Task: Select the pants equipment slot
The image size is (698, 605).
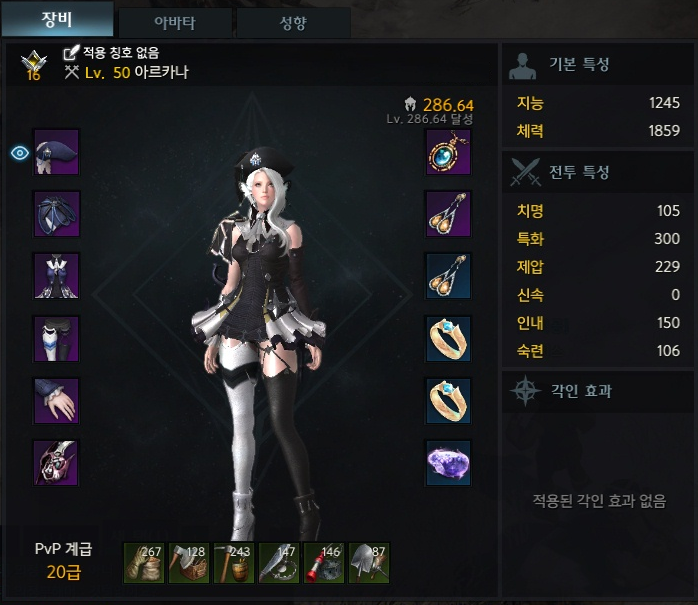Action: 56,339
